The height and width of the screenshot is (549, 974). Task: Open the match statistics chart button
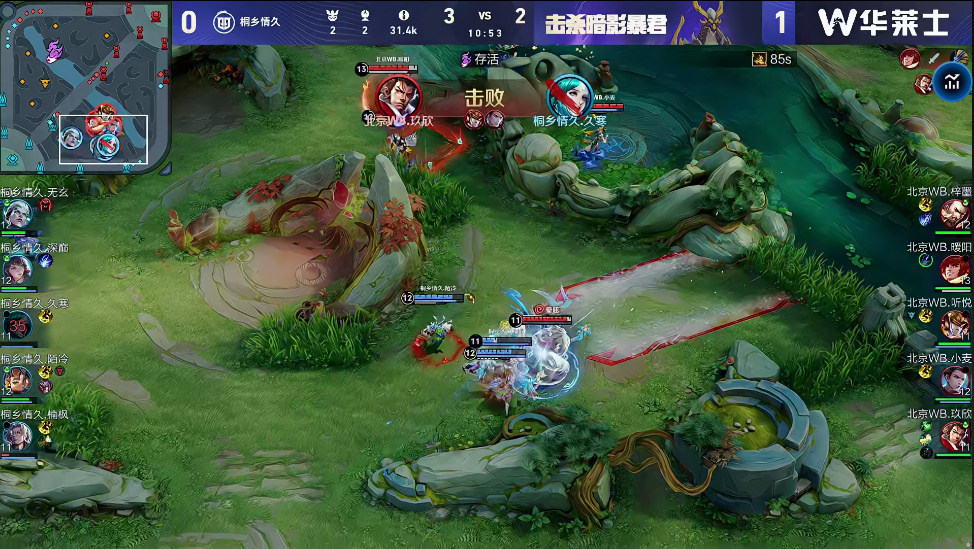953,81
